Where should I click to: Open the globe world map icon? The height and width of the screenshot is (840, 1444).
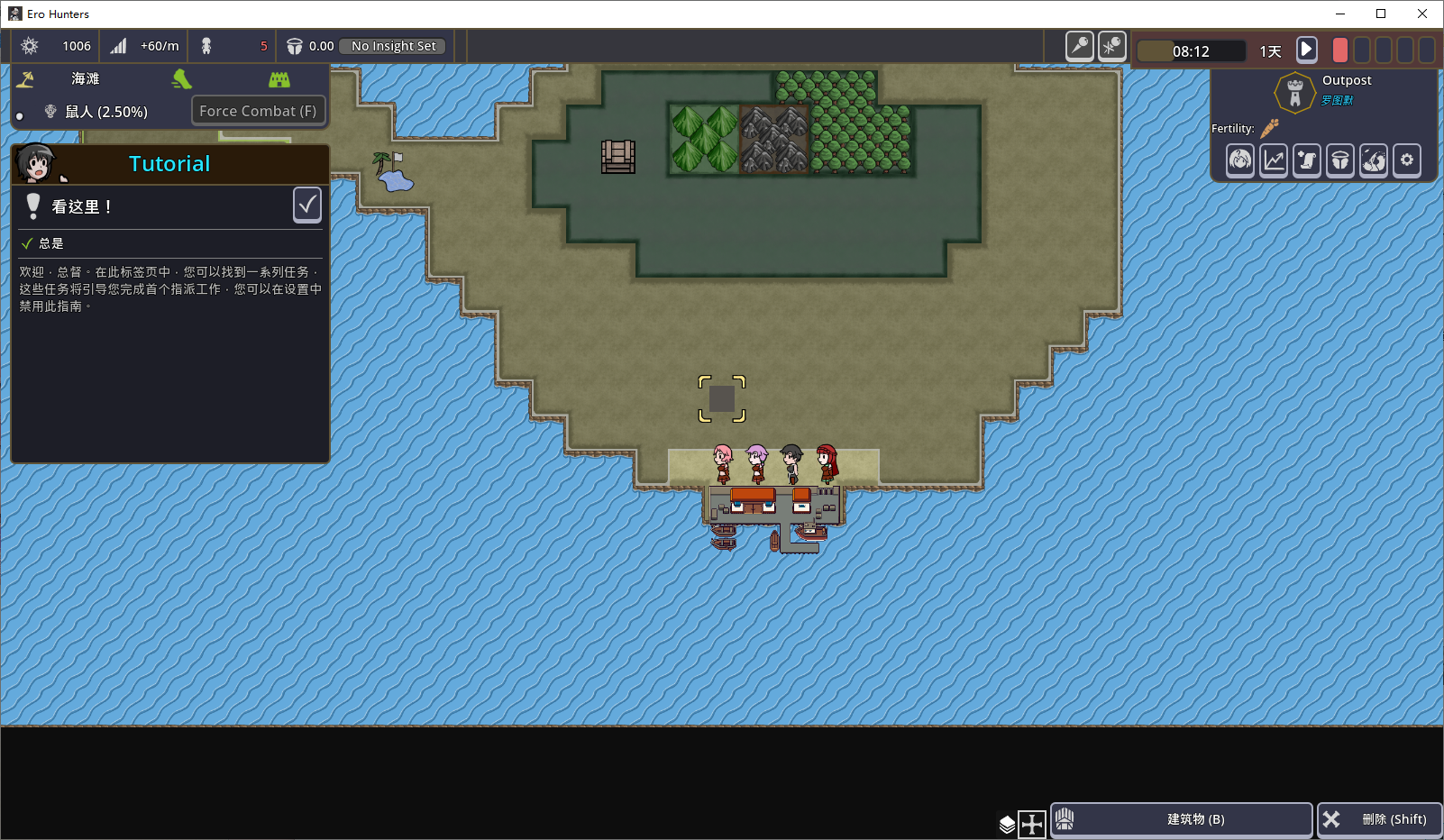pyautogui.click(x=1374, y=160)
